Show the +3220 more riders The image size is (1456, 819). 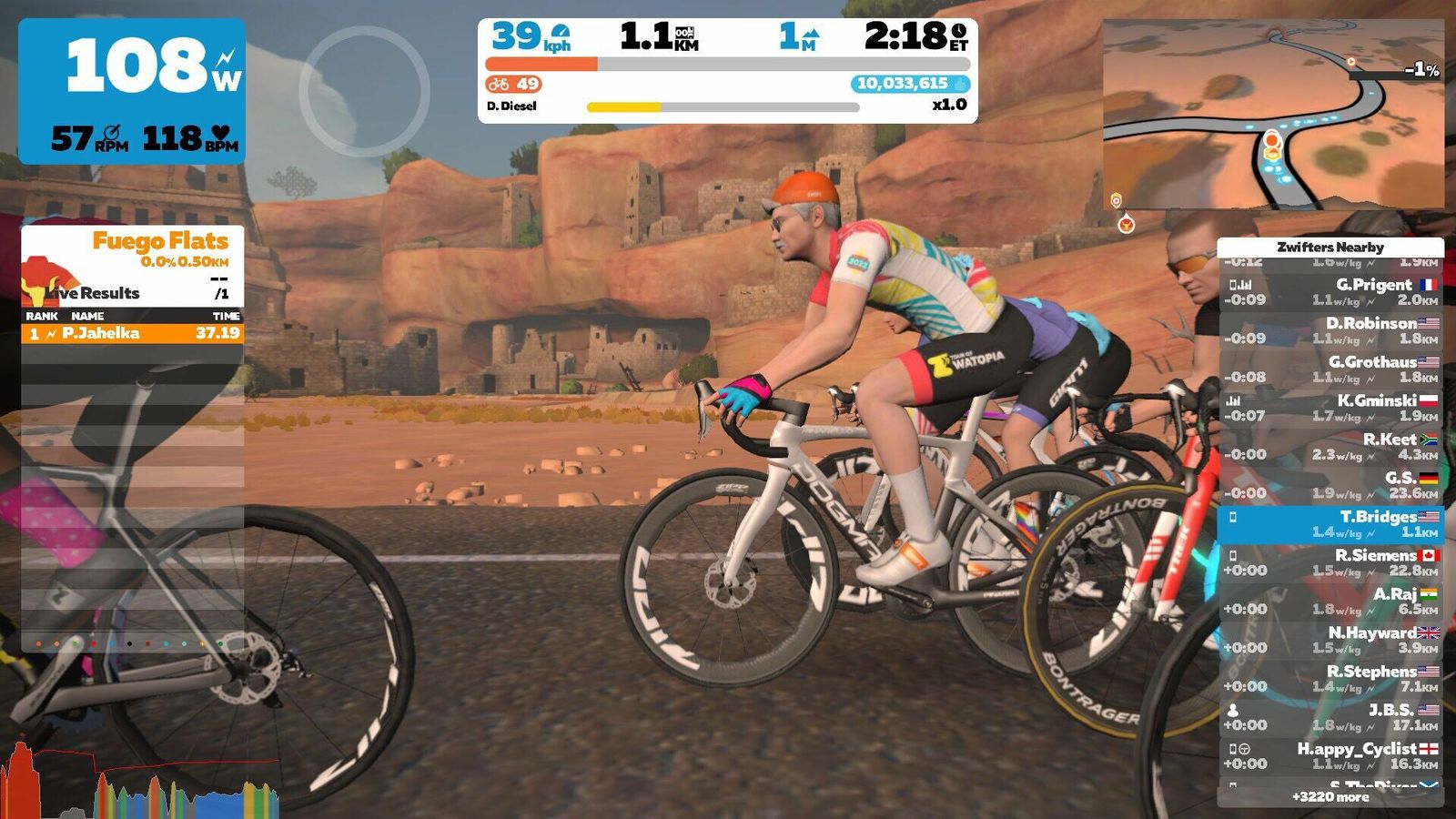coord(1330,797)
